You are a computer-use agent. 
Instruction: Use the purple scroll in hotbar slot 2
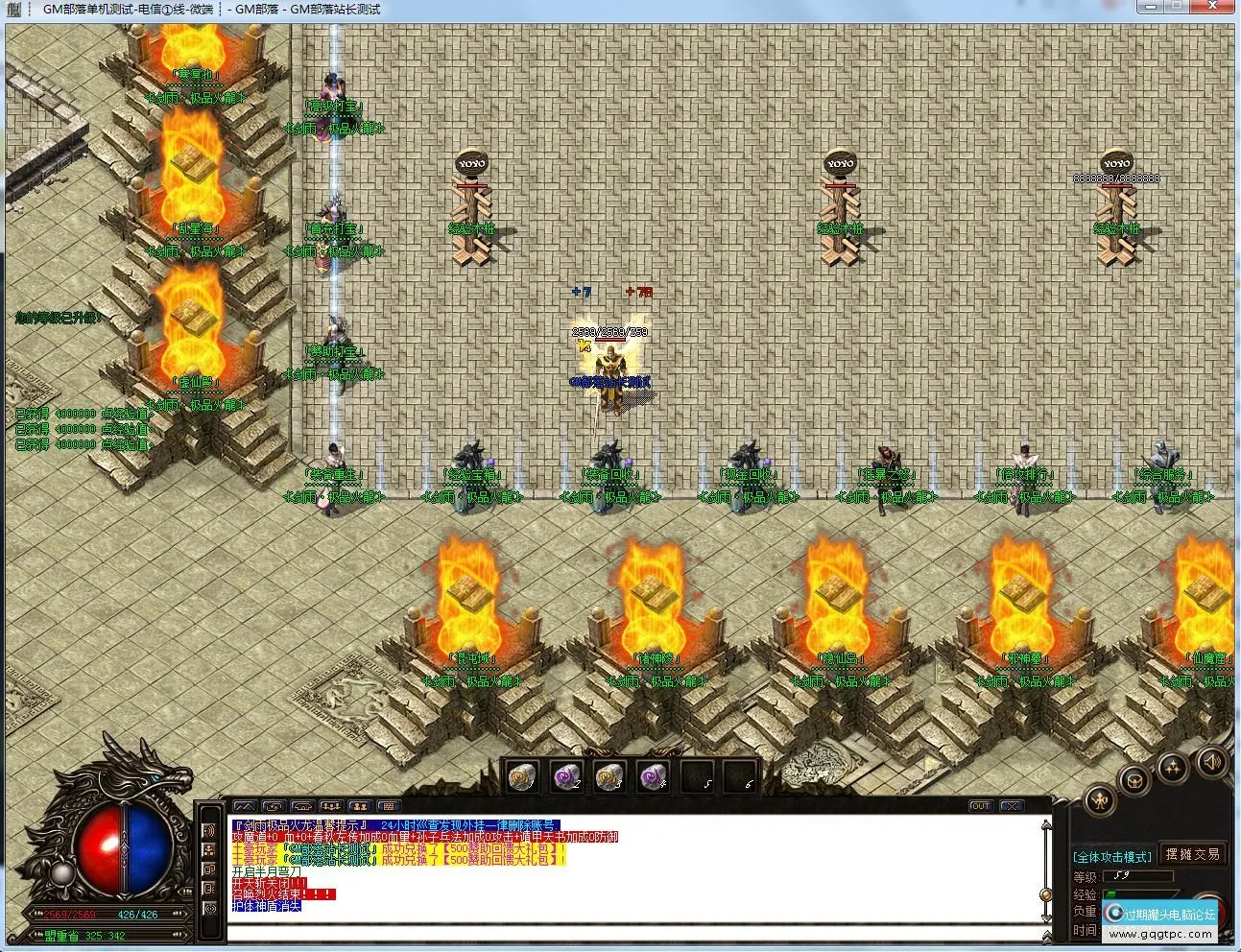tap(566, 777)
